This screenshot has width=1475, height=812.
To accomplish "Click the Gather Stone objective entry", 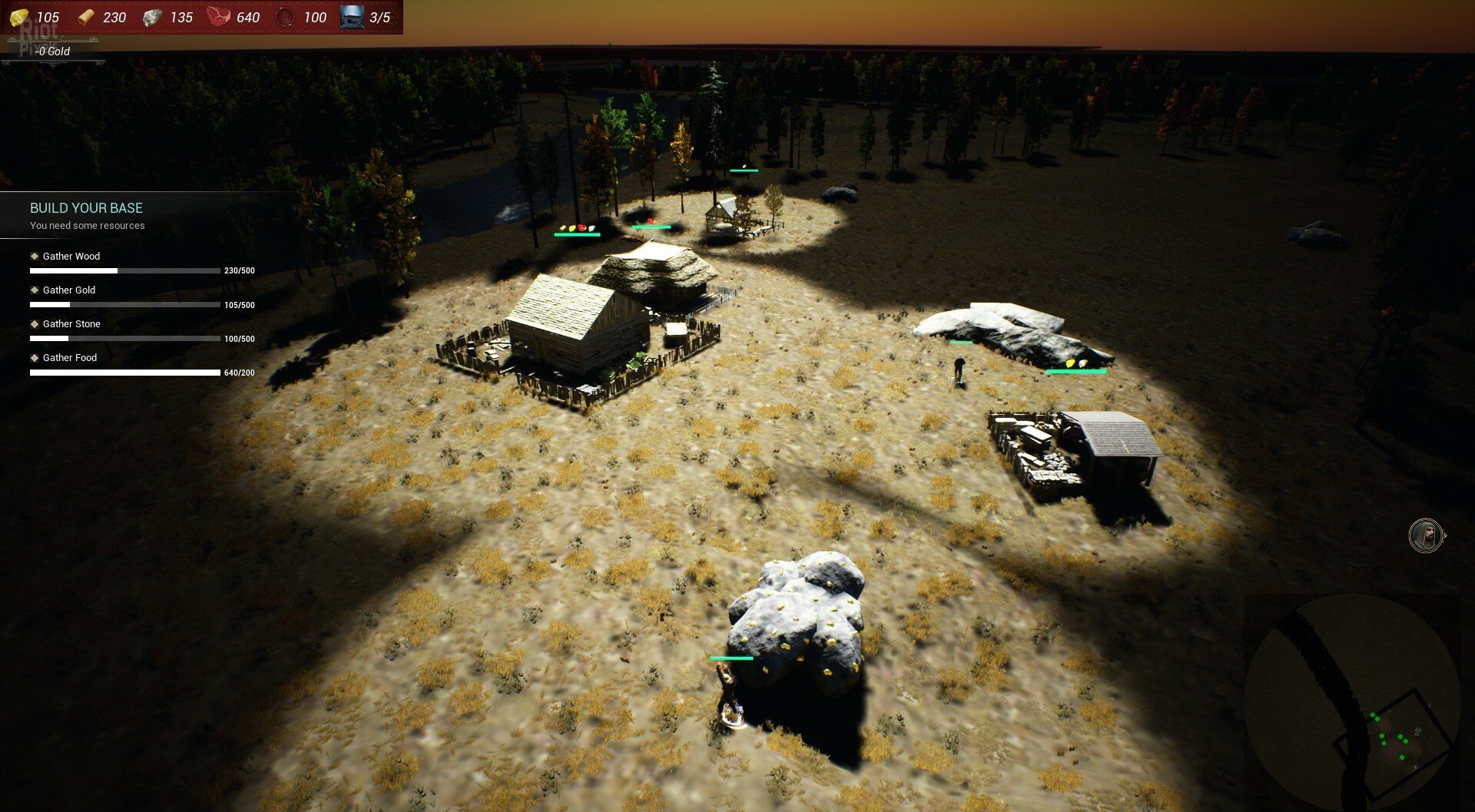I will (71, 324).
